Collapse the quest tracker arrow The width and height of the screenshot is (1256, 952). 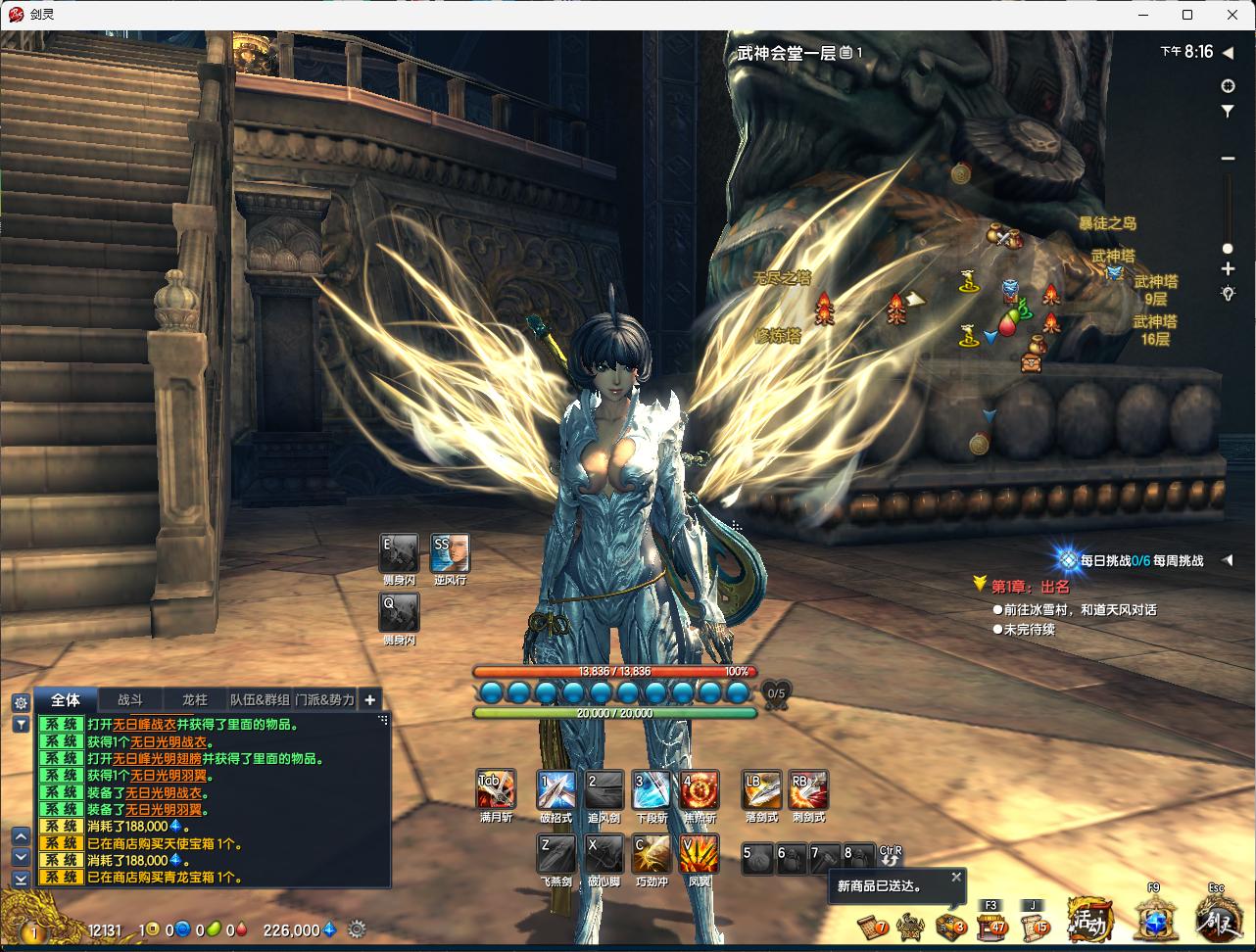(x=1227, y=560)
